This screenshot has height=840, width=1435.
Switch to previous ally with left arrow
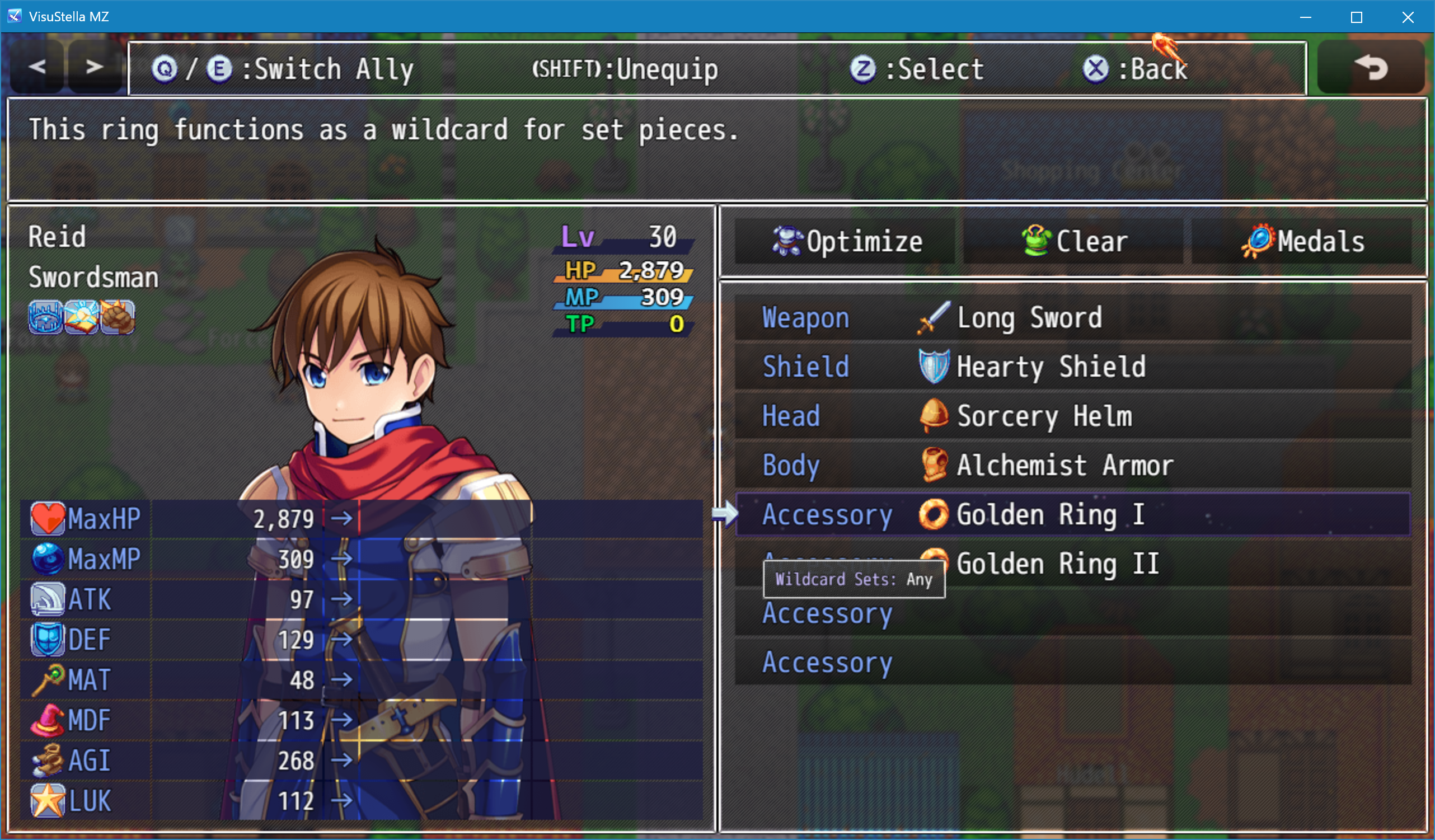click(36, 67)
